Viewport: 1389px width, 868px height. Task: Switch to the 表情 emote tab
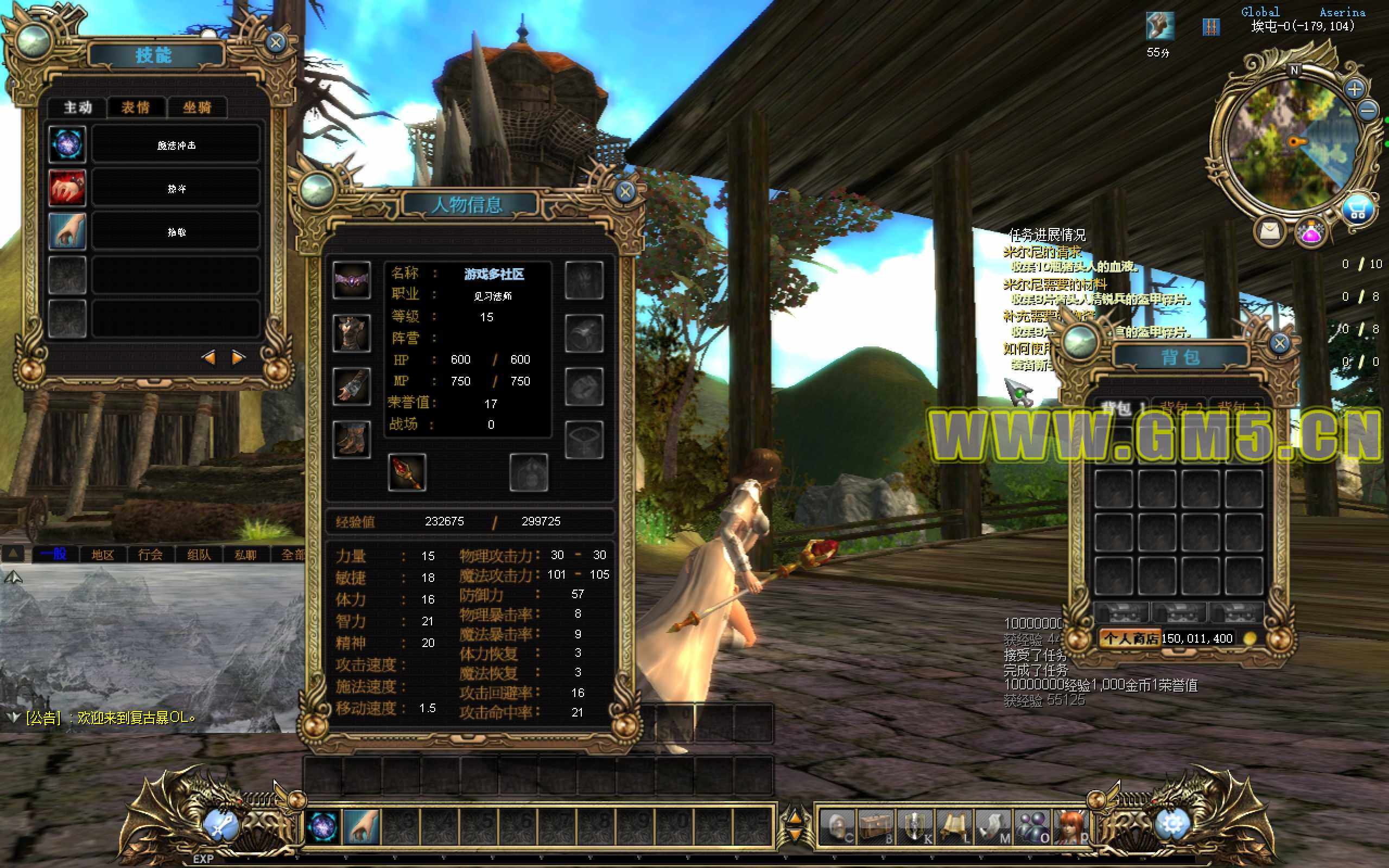pyautogui.click(x=136, y=107)
